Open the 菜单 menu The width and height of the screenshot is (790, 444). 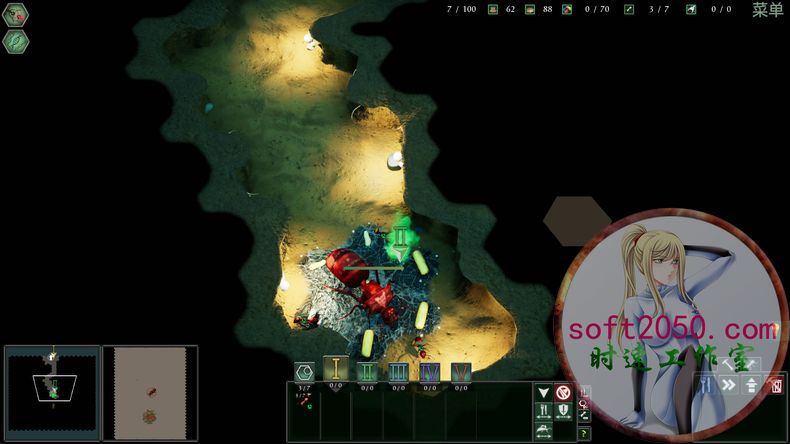click(x=768, y=10)
